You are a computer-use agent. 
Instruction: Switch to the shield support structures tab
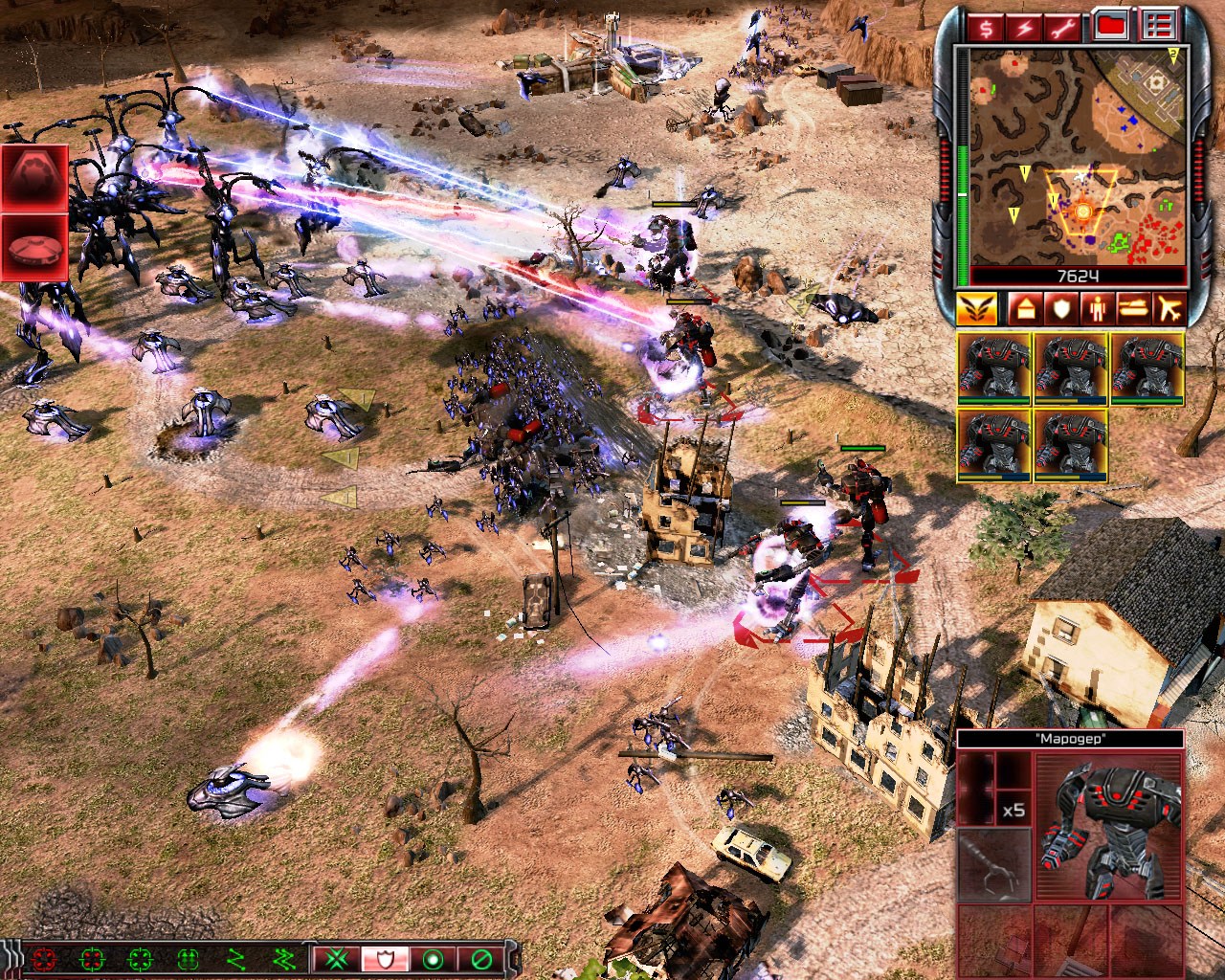pyautogui.click(x=1059, y=308)
